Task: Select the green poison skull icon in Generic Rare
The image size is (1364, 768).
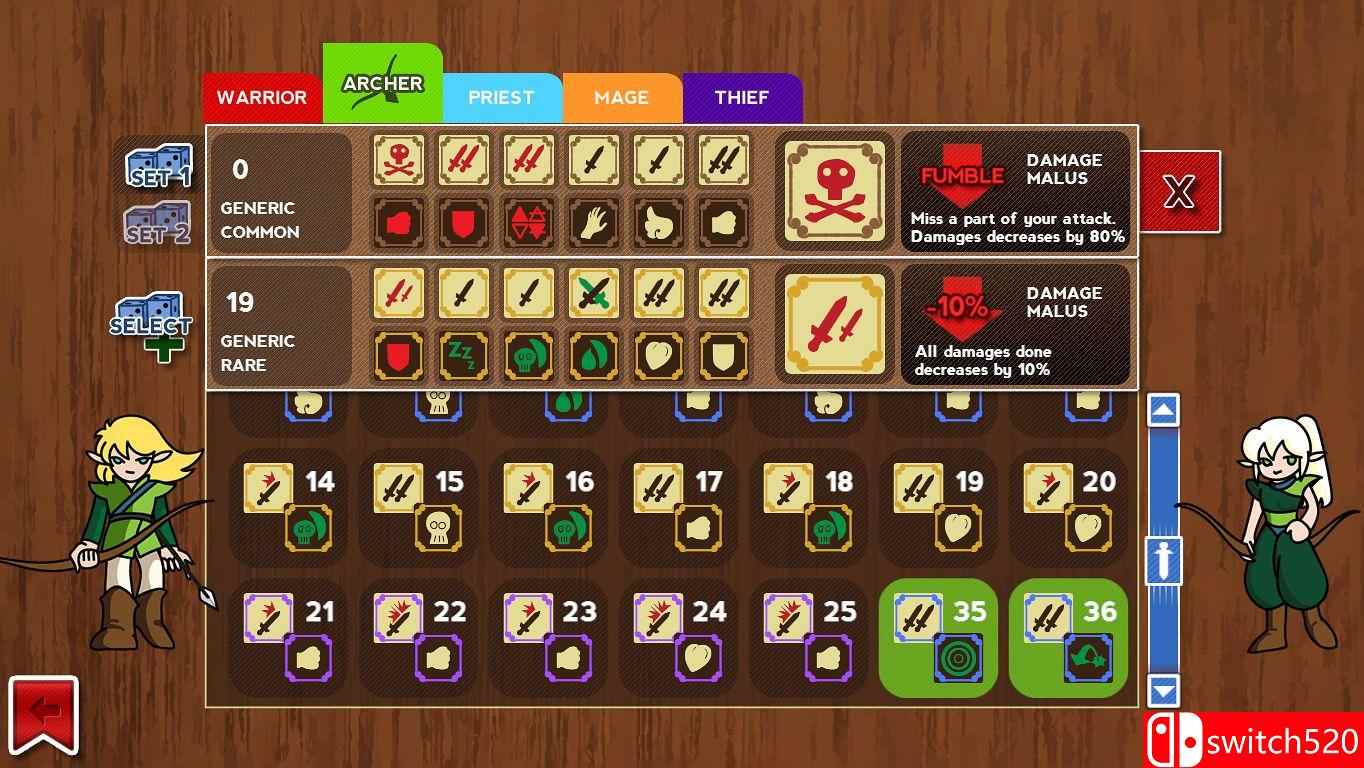Action: pos(528,356)
